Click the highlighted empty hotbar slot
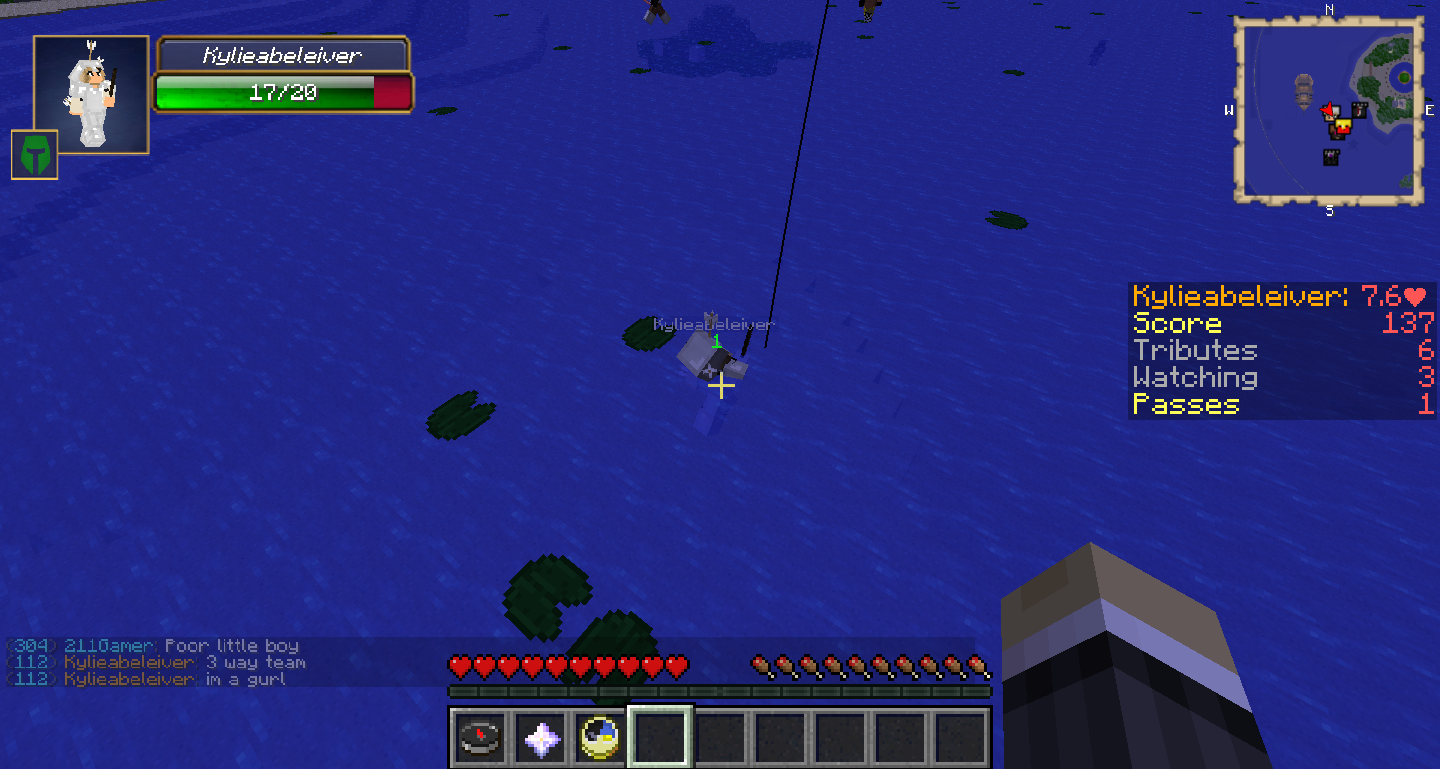This screenshot has width=1440, height=769. click(x=660, y=738)
